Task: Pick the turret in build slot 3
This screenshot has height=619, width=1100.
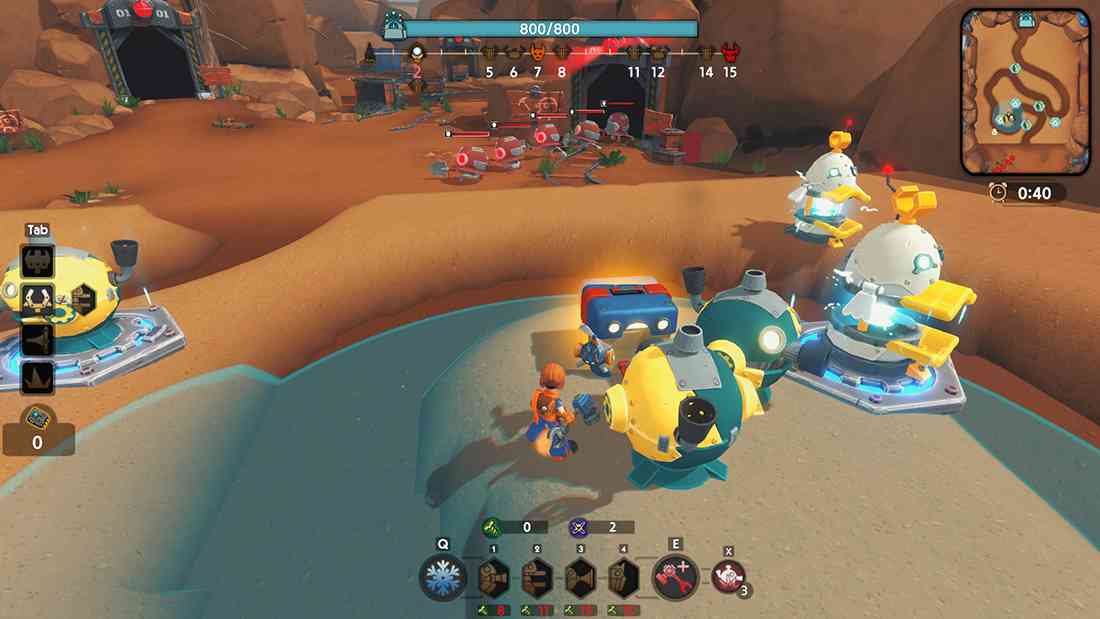Action: point(580,578)
